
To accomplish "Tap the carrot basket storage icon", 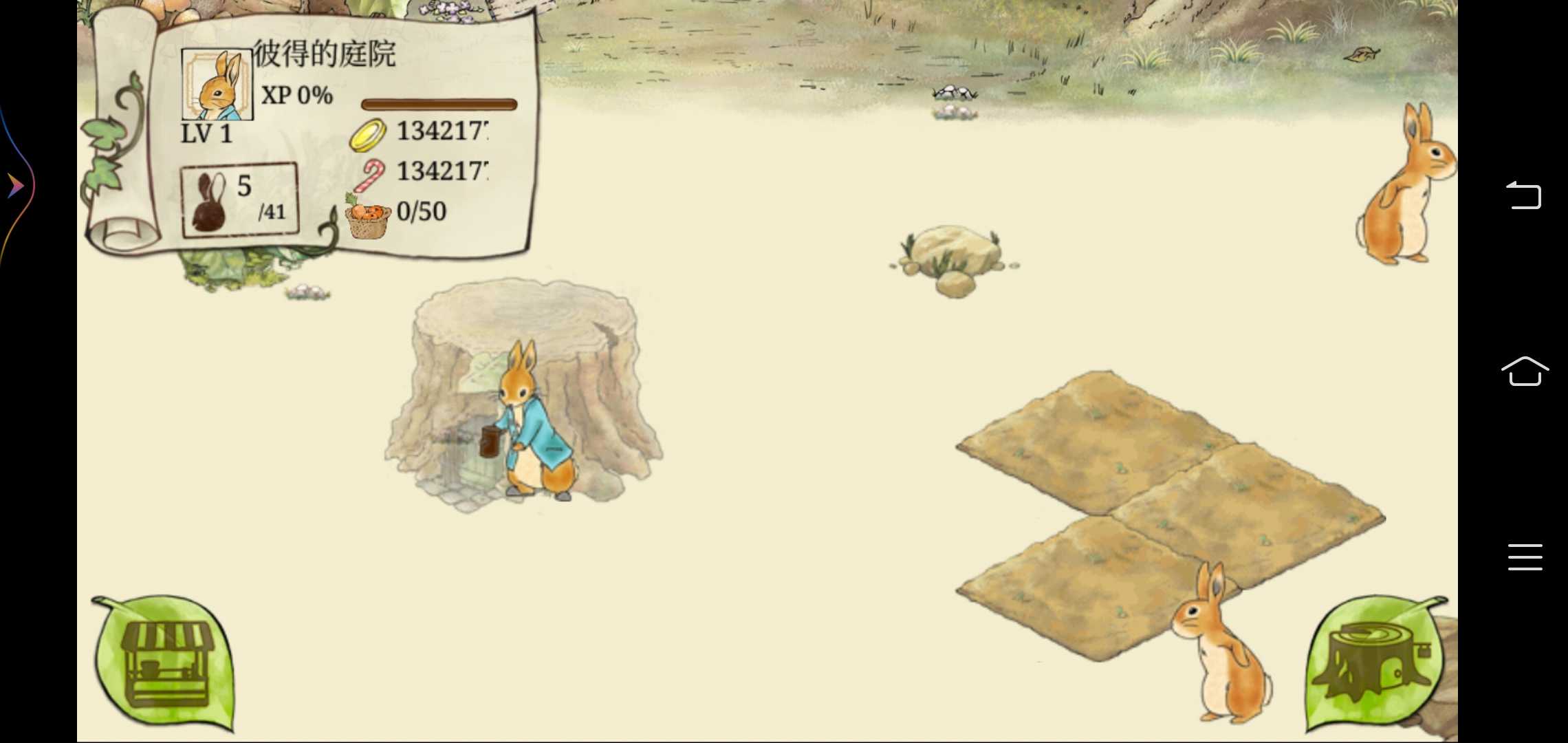I will click(x=367, y=217).
